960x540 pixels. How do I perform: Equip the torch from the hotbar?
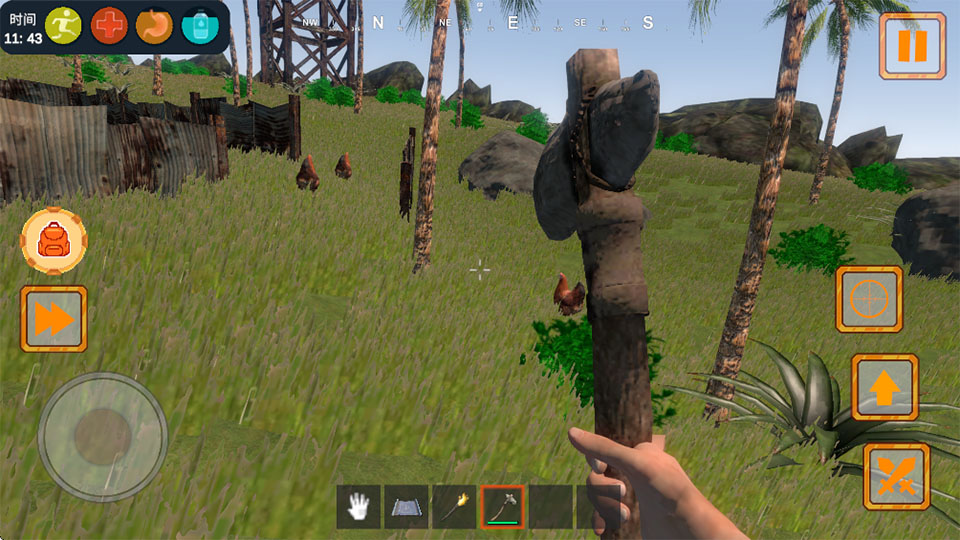[x=454, y=507]
